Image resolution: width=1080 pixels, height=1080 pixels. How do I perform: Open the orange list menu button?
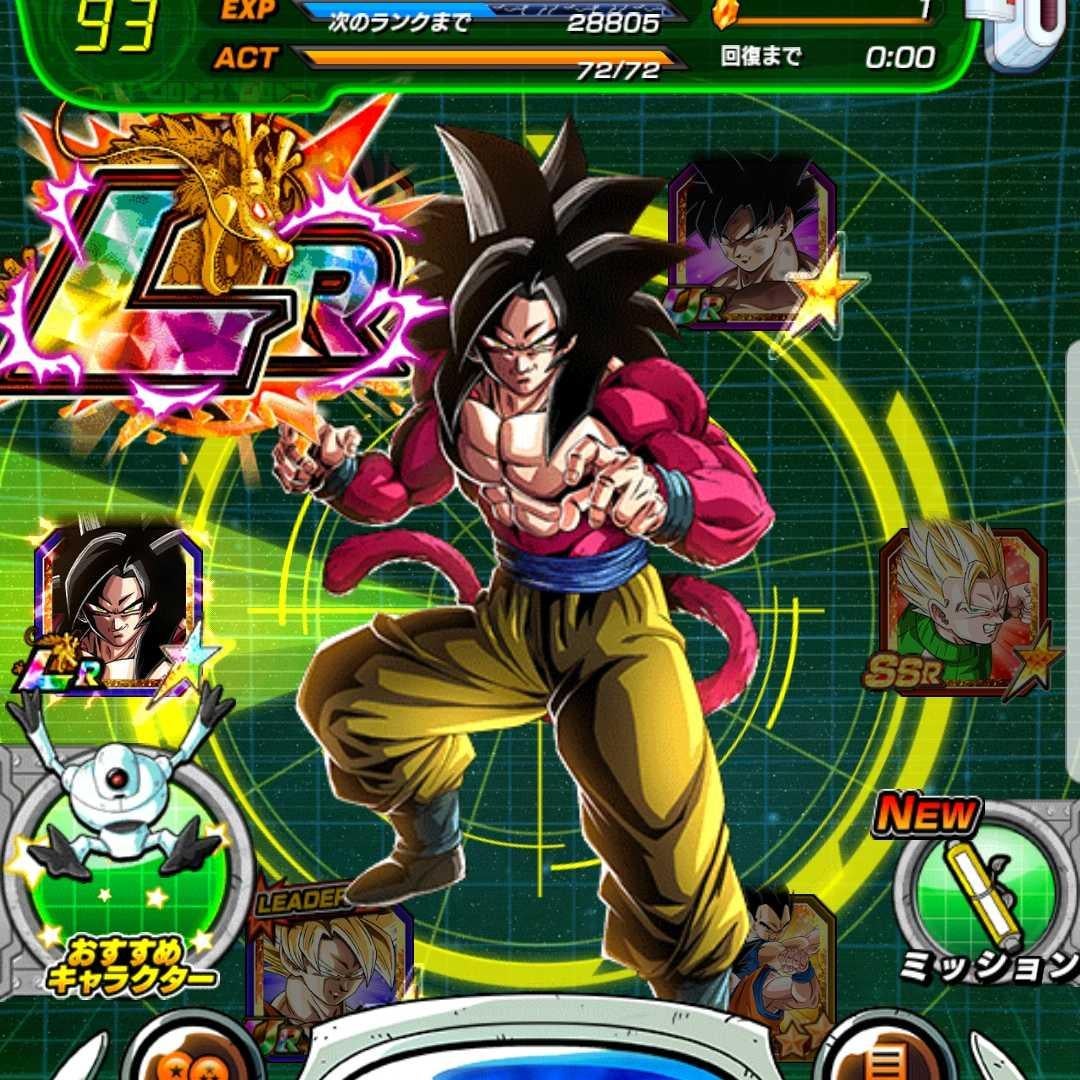880,1058
